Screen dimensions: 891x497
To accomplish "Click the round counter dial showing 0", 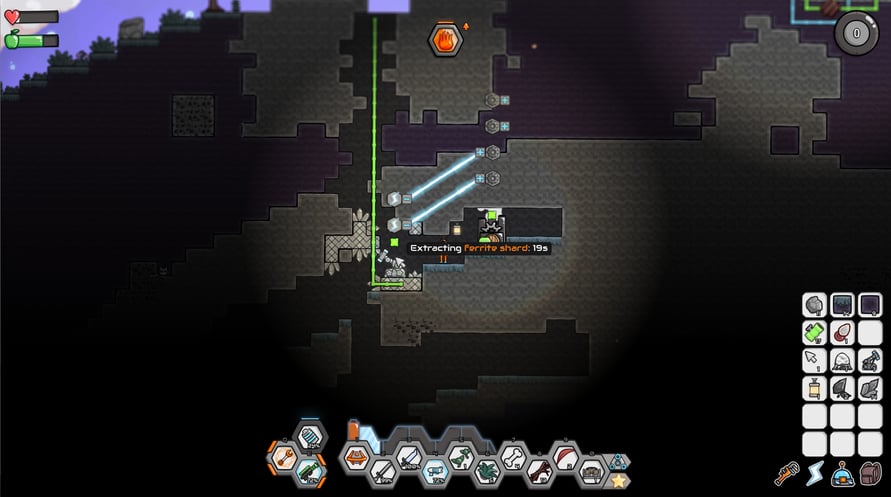I will pyautogui.click(x=855, y=31).
